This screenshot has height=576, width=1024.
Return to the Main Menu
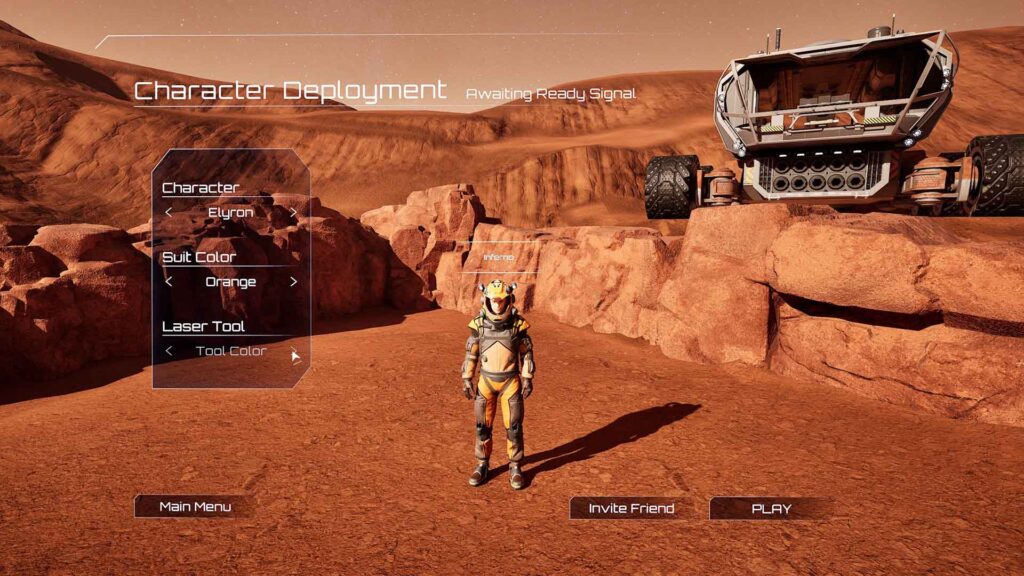[195, 506]
